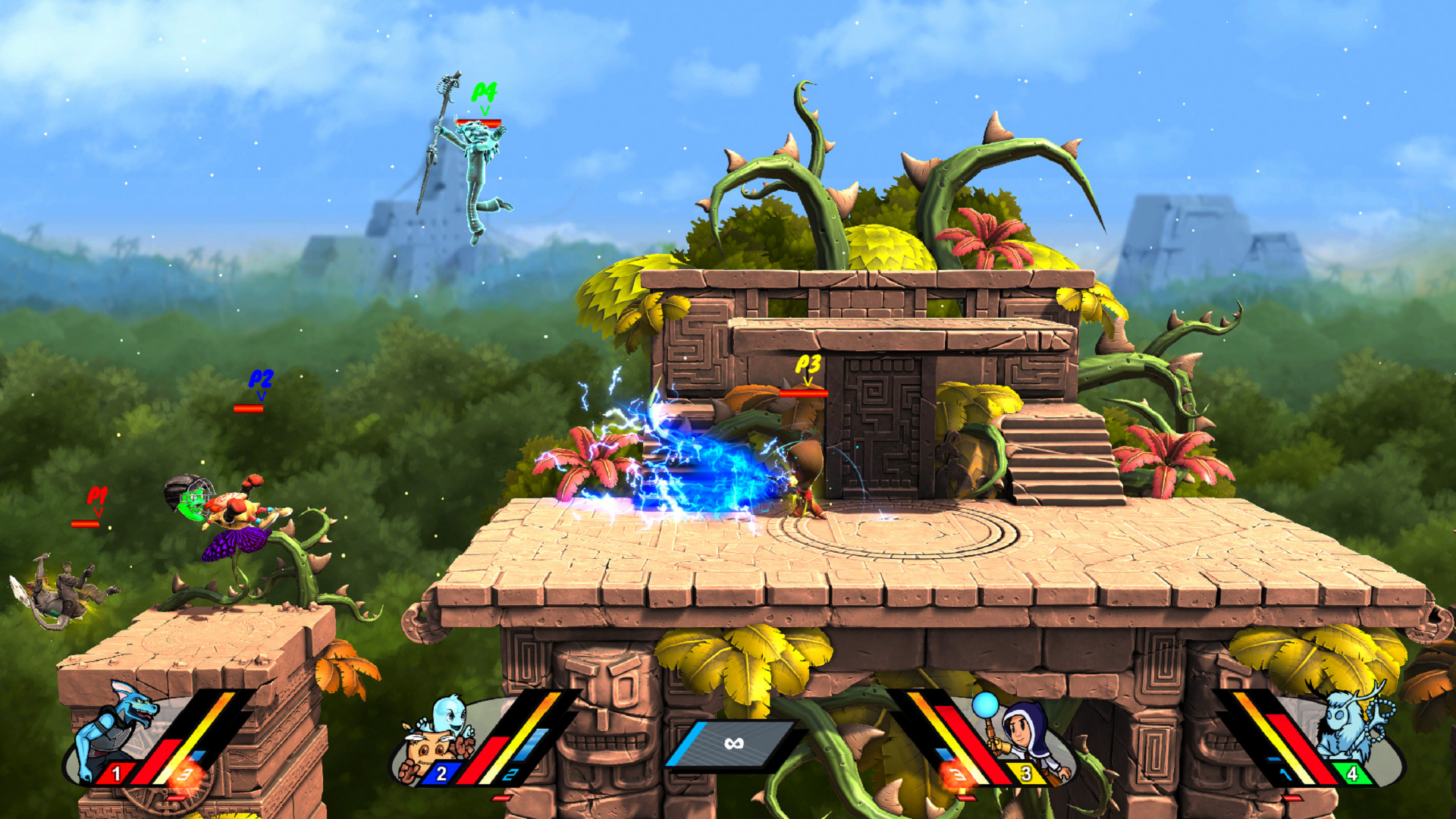Click the red P1 marker on the left
This screenshot has width=1456, height=819.
click(x=98, y=493)
